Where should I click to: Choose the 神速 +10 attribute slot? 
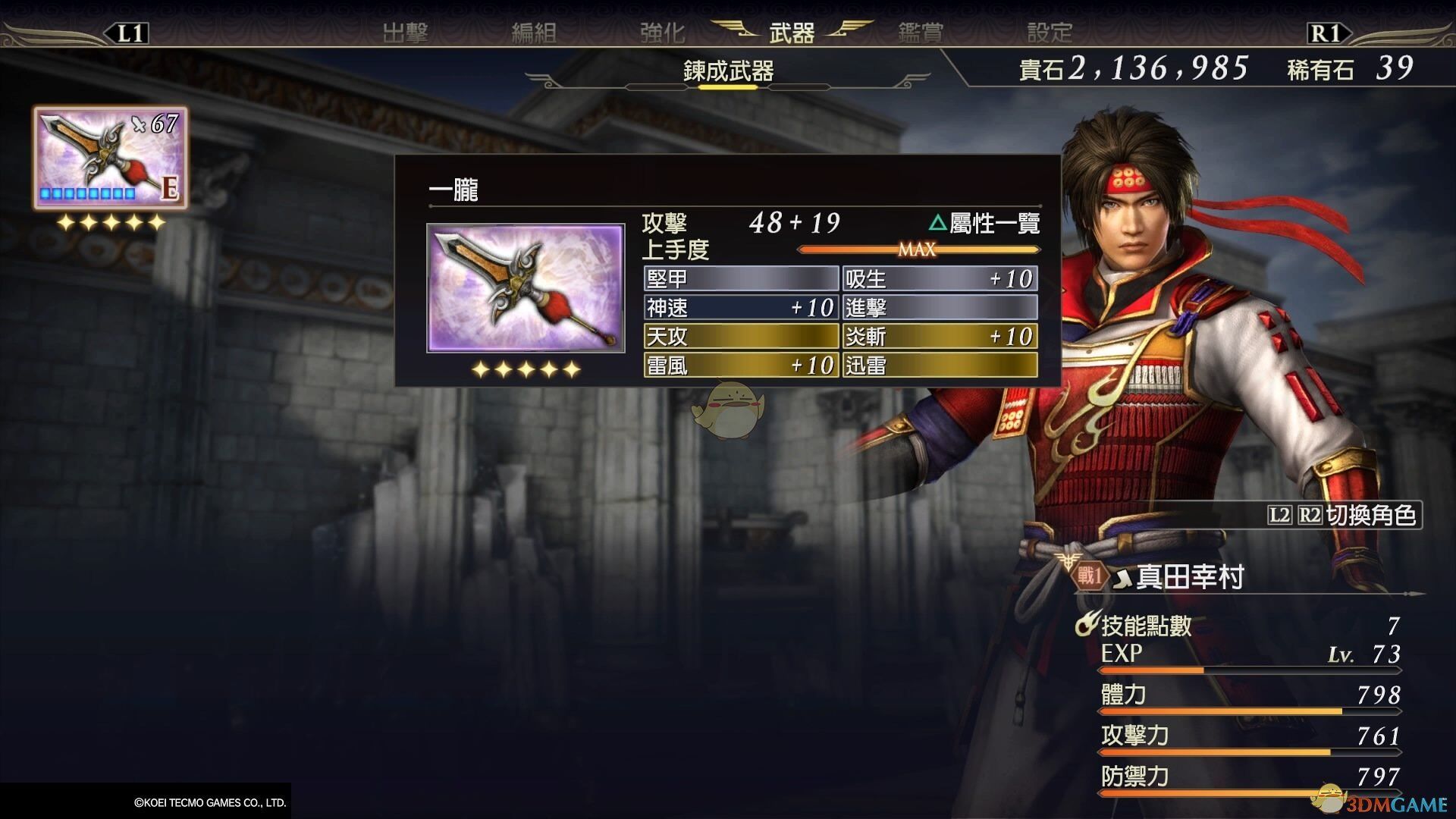(x=741, y=308)
